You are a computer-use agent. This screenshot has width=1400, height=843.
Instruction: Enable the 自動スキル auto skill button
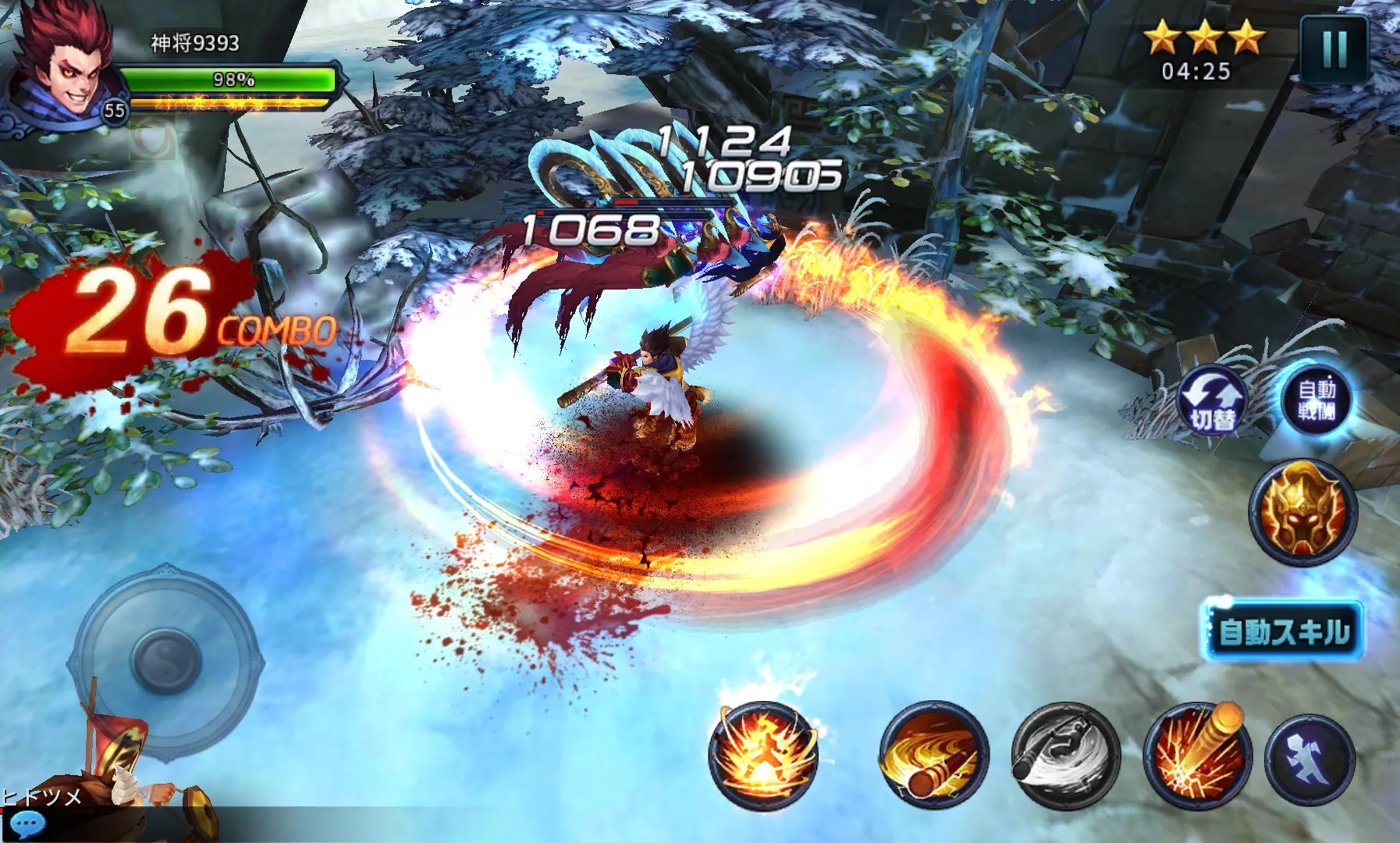click(x=1282, y=631)
